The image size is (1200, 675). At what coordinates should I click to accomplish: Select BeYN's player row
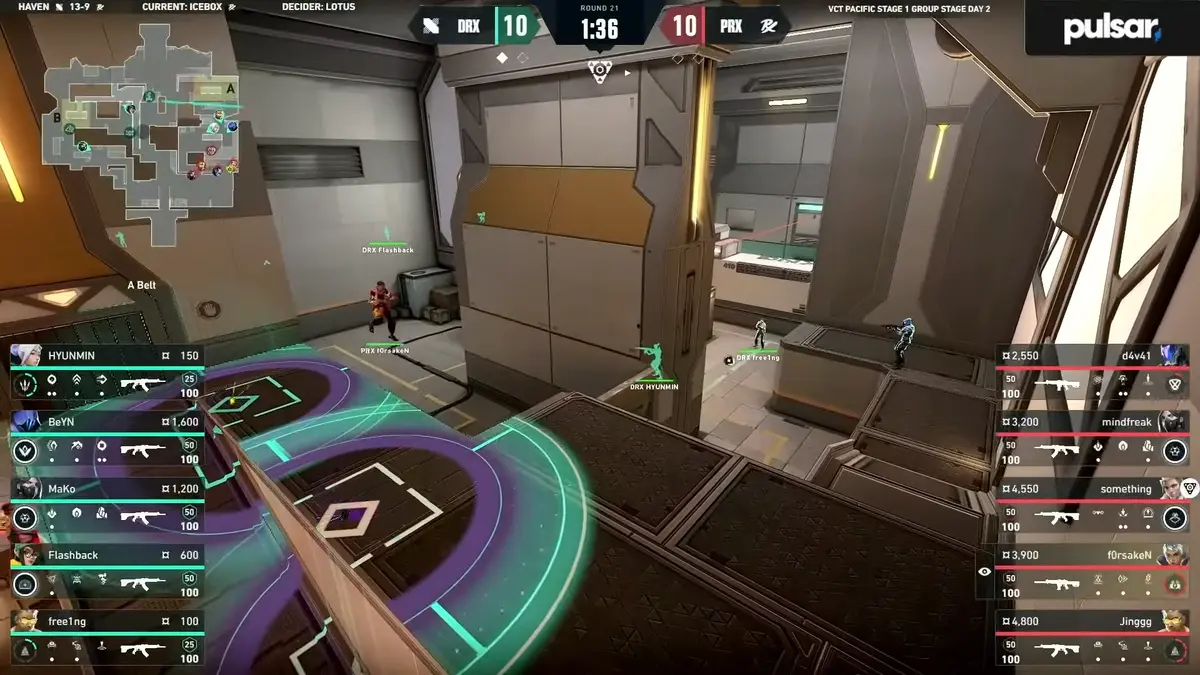coord(105,438)
